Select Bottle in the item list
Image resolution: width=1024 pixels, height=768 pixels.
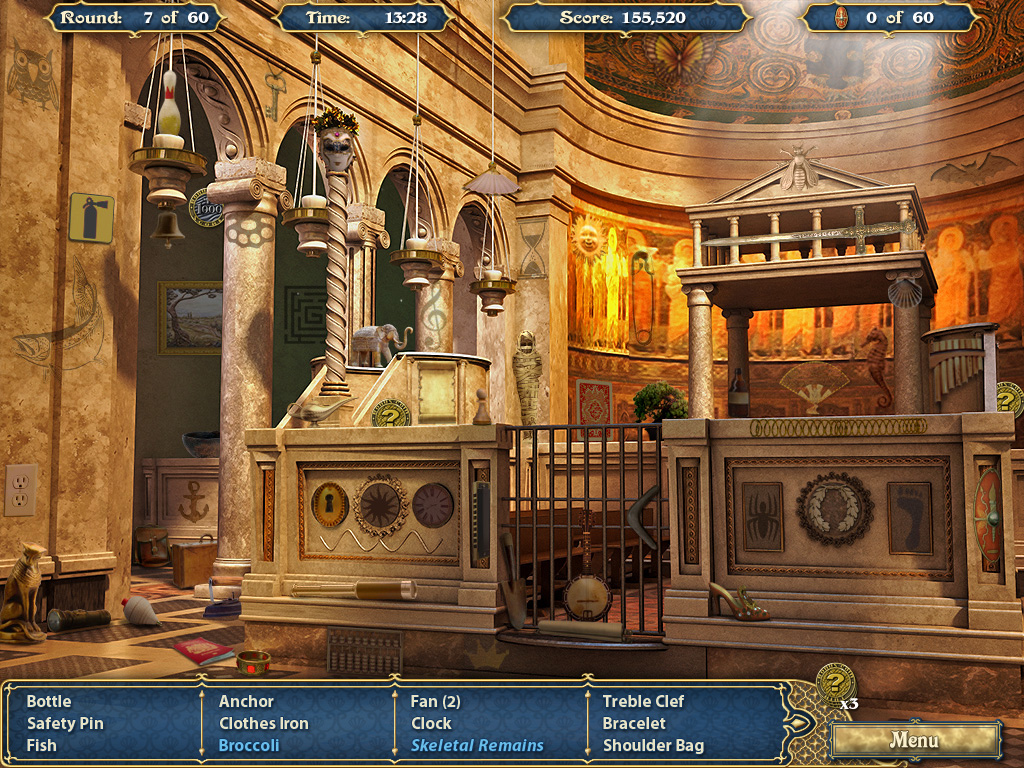(49, 701)
